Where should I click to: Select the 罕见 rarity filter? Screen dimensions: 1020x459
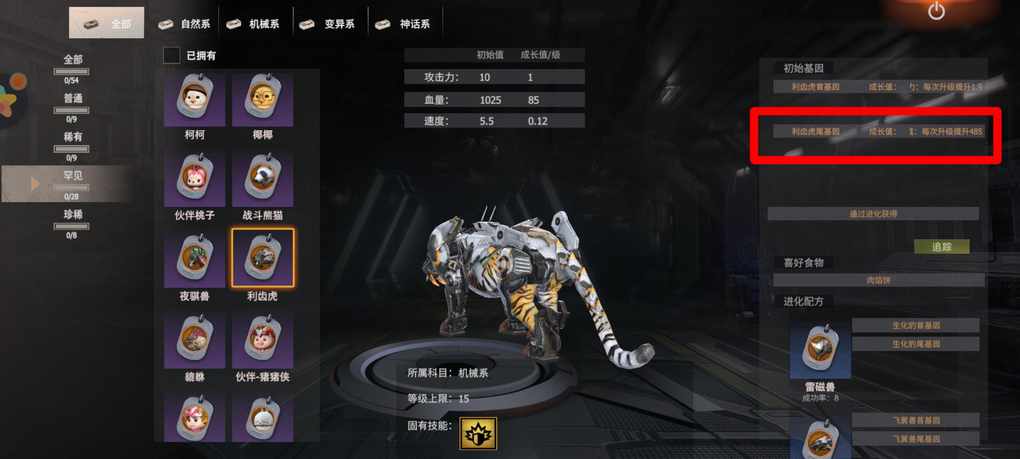tap(72, 180)
